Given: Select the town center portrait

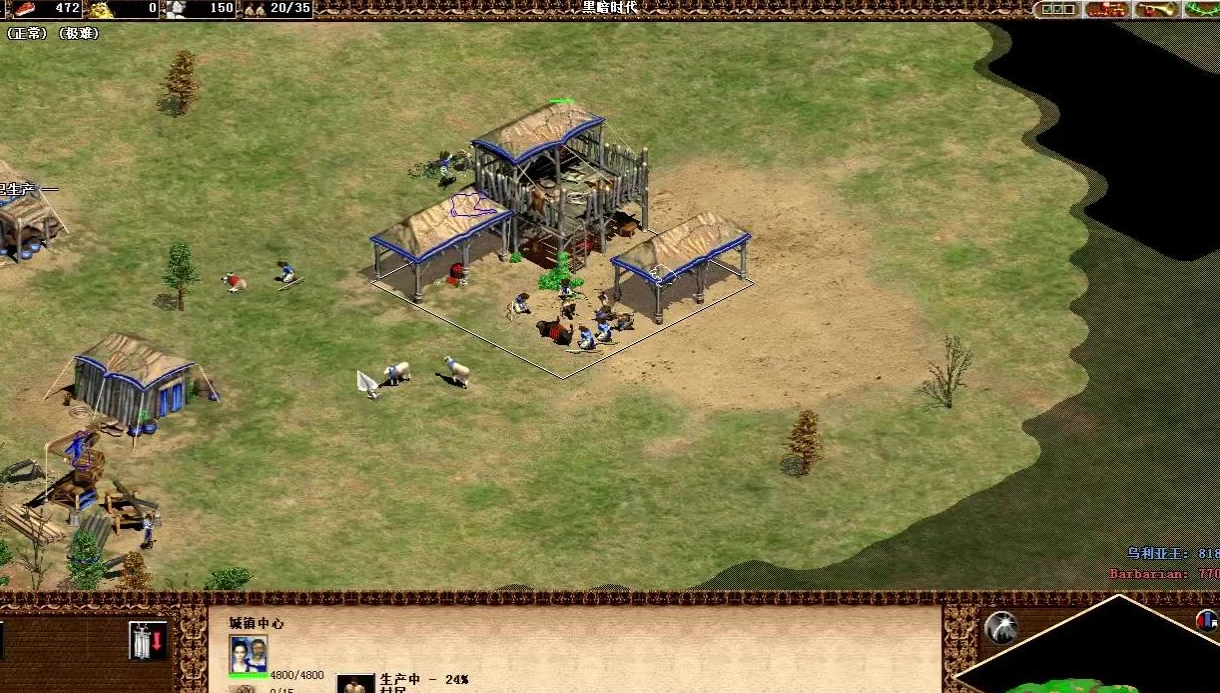Looking at the screenshot, I should [x=248, y=654].
